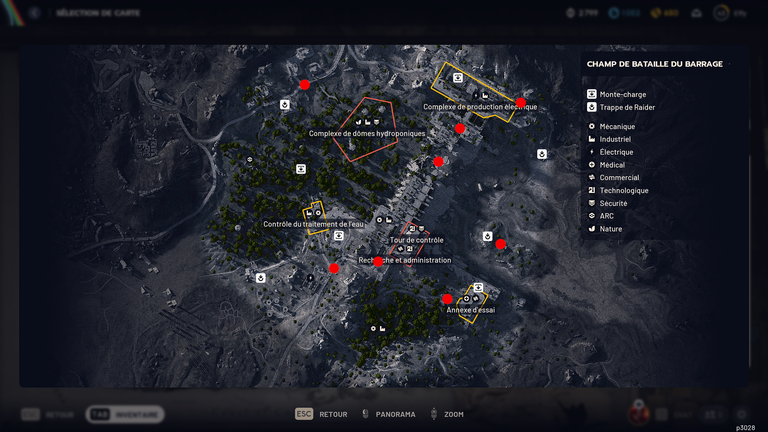The image size is (768, 432).
Task: Click the ARC legend entry
Action: coord(607,216)
